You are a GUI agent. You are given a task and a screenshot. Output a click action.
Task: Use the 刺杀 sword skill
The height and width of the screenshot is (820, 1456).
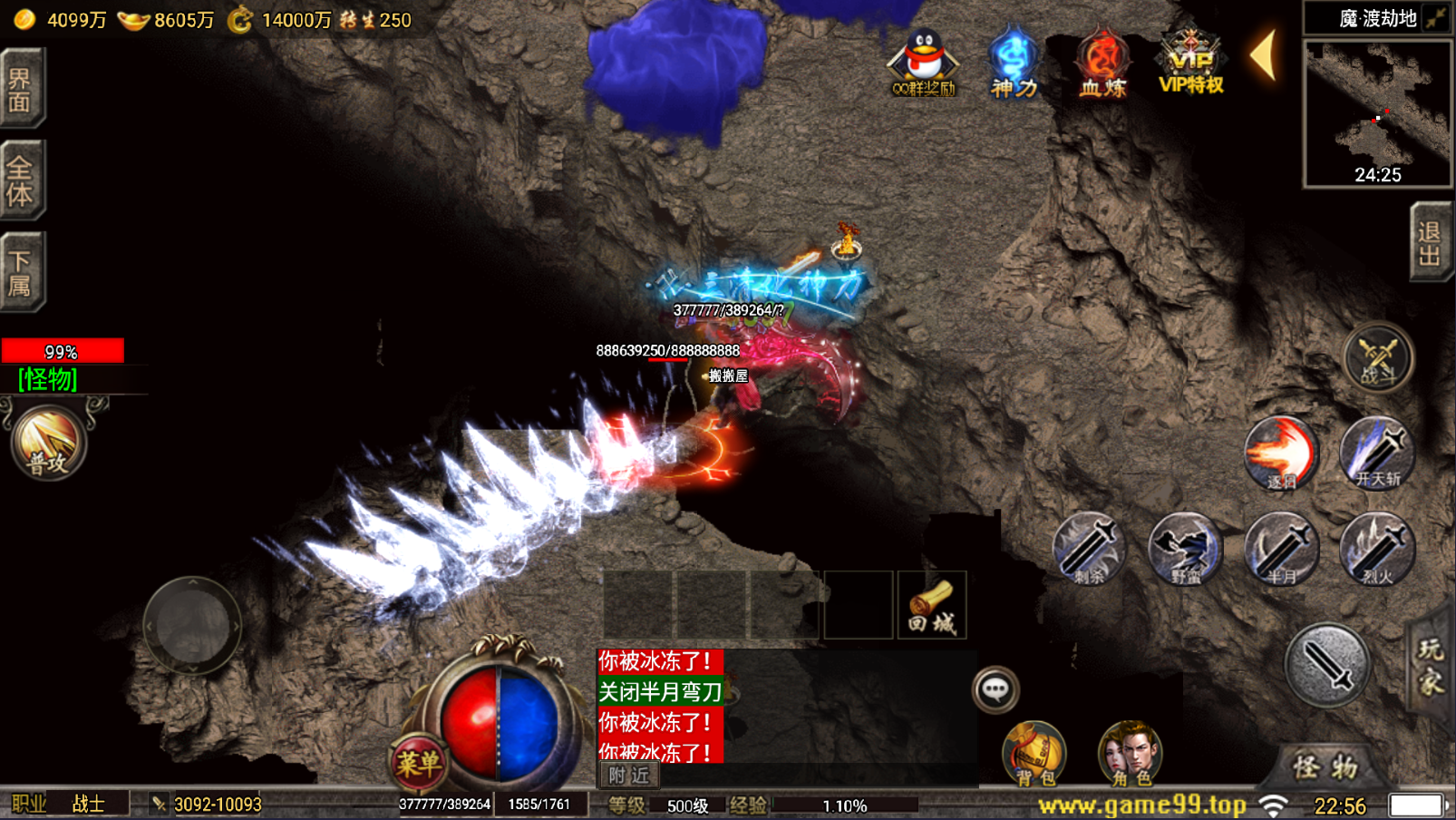tap(1088, 548)
